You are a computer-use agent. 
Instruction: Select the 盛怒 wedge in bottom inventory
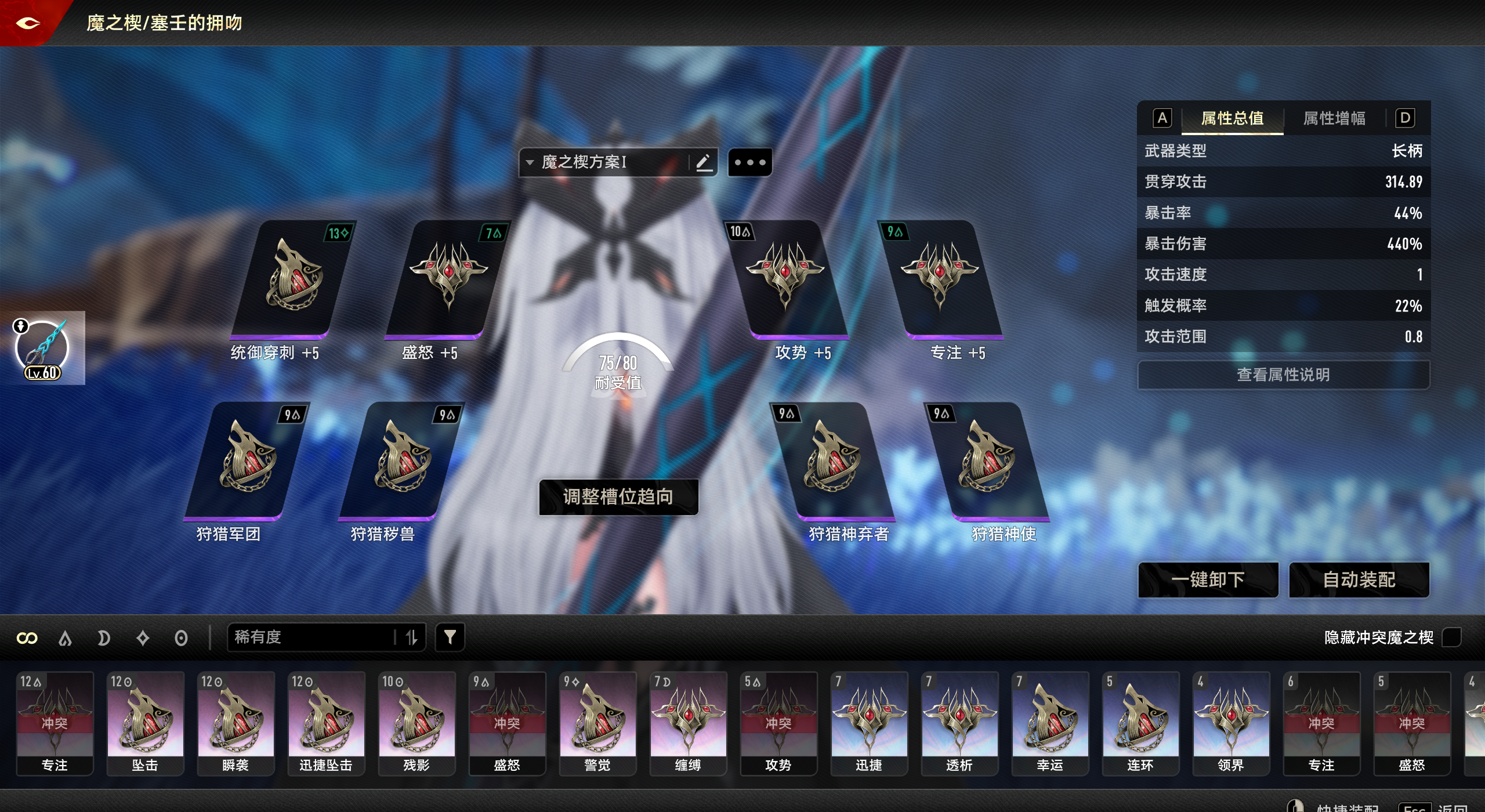point(508,722)
